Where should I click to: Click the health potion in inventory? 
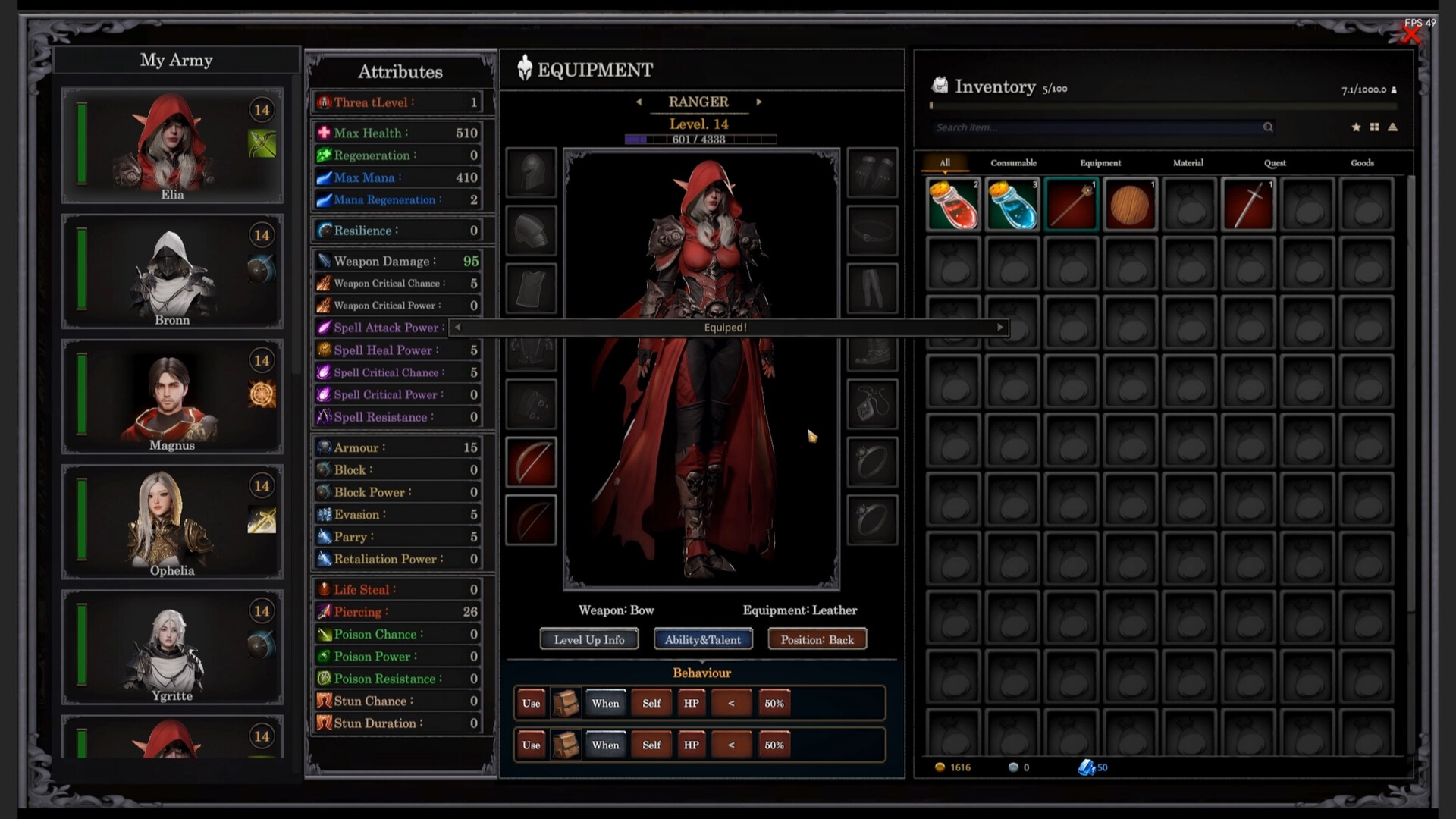point(953,203)
